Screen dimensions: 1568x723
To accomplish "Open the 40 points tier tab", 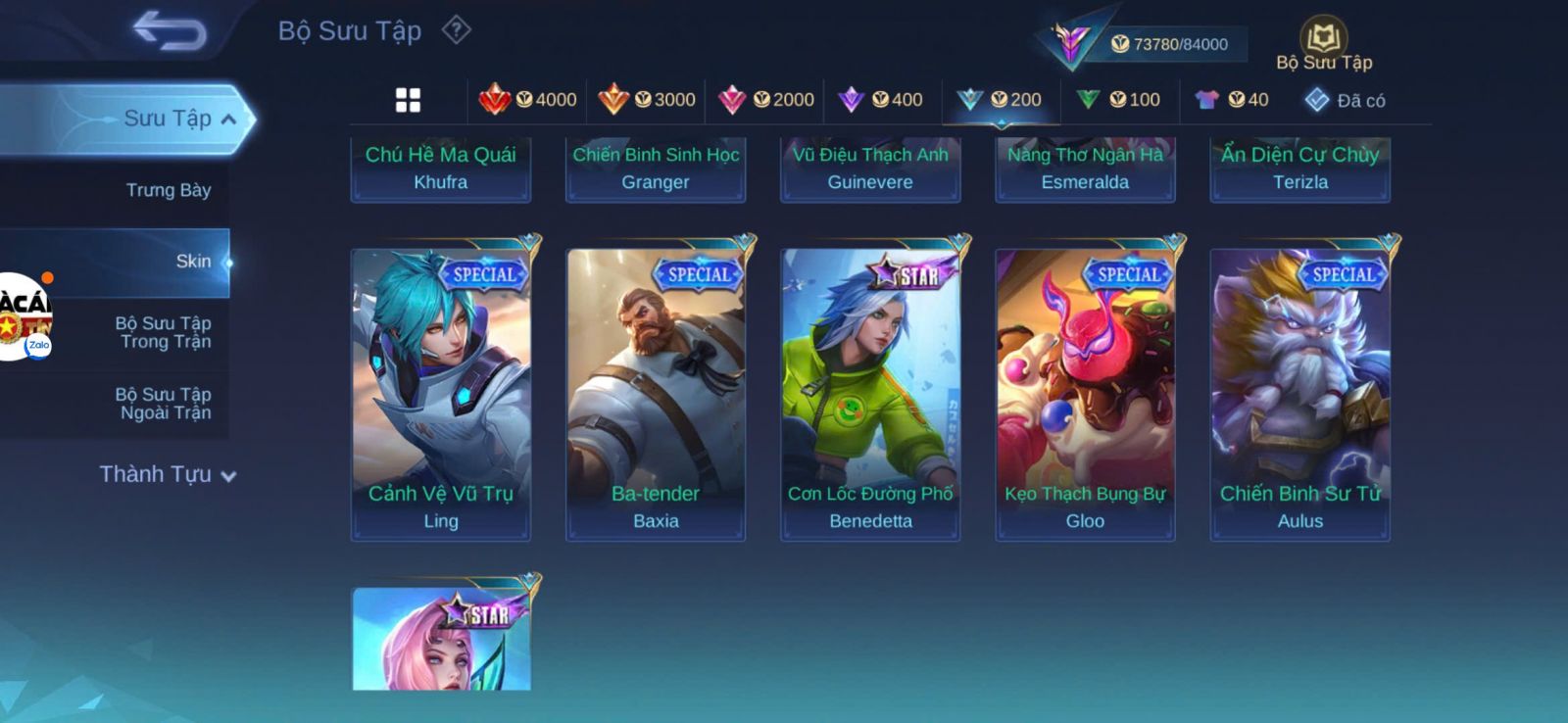I will 1232,100.
